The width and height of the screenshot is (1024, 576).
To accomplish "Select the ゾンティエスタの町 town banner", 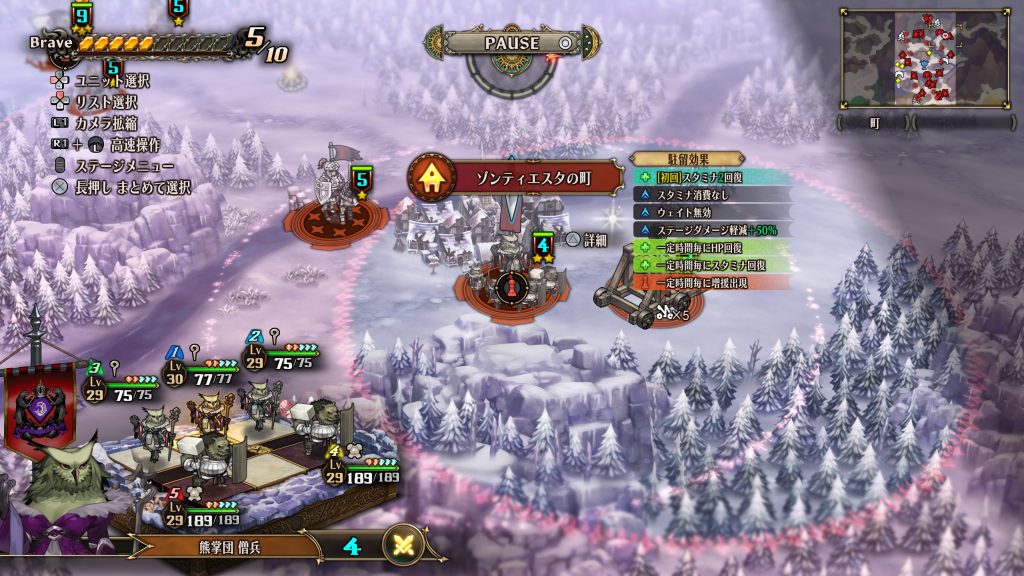I will [514, 178].
